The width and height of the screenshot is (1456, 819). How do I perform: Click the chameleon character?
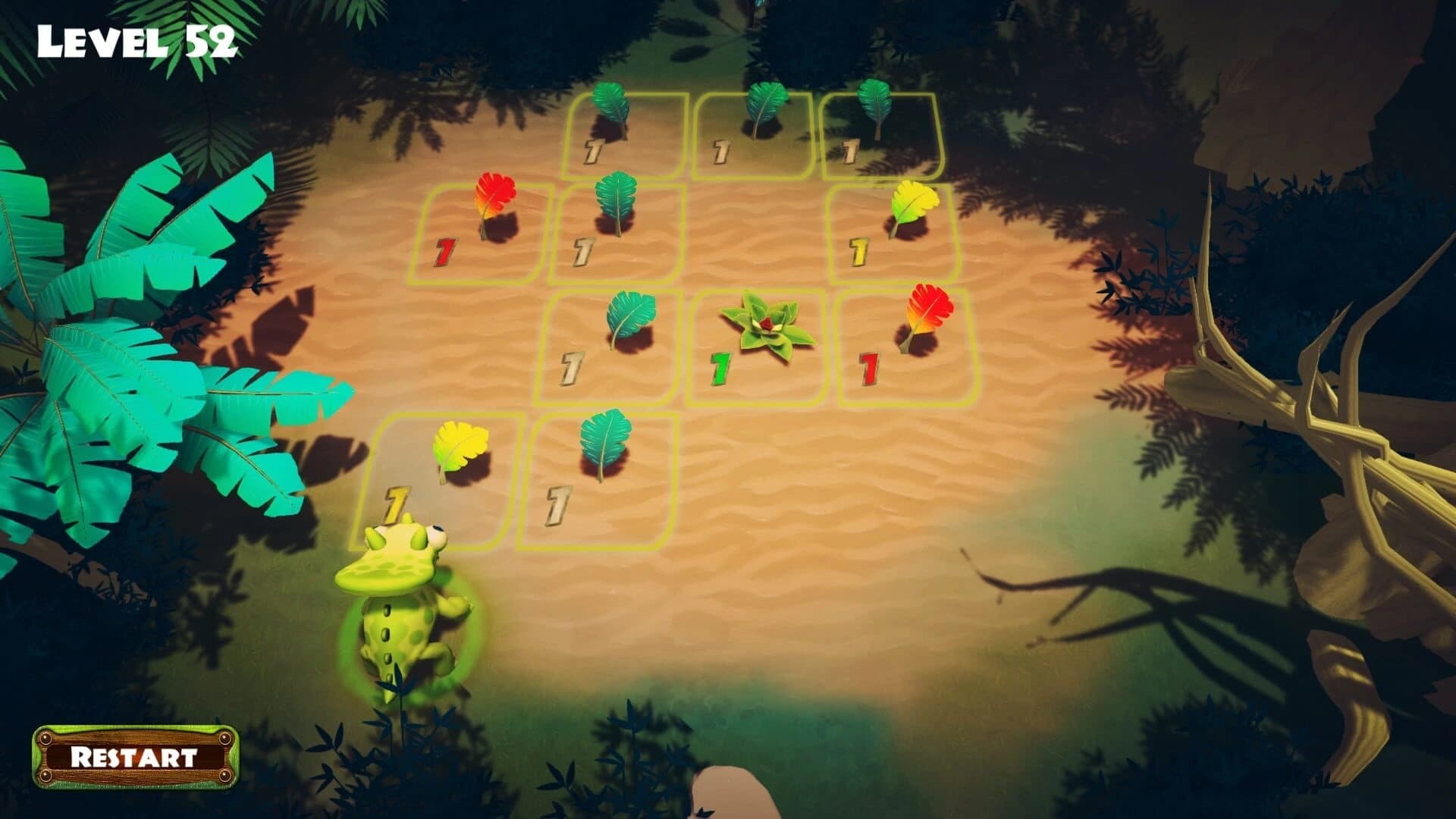(402, 622)
